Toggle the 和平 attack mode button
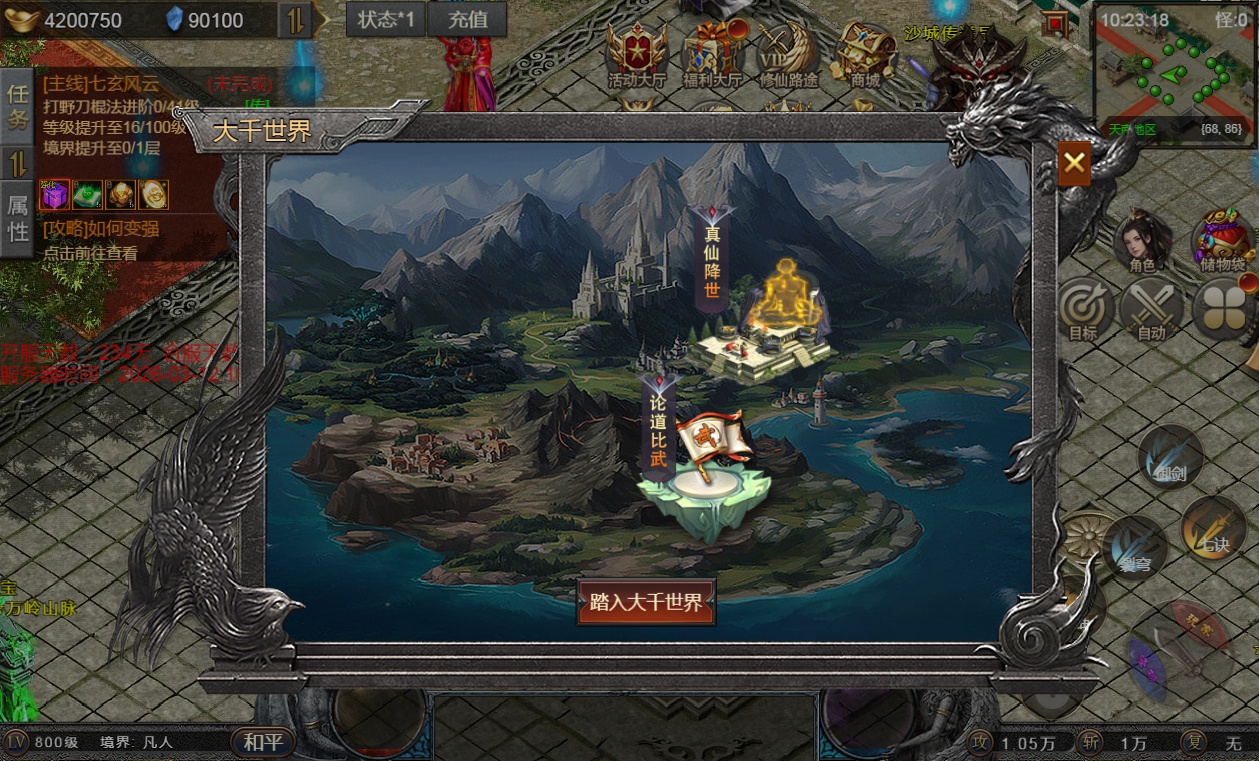 tap(264, 743)
